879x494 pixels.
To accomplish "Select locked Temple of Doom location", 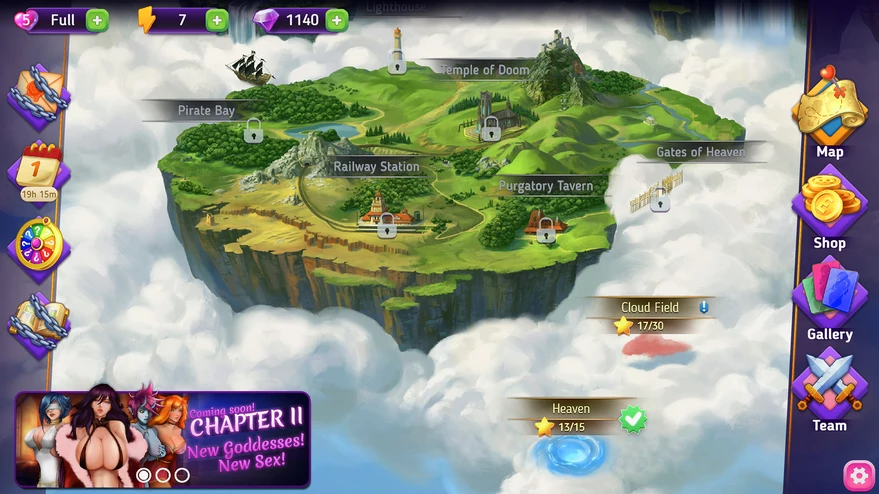I will tap(490, 128).
